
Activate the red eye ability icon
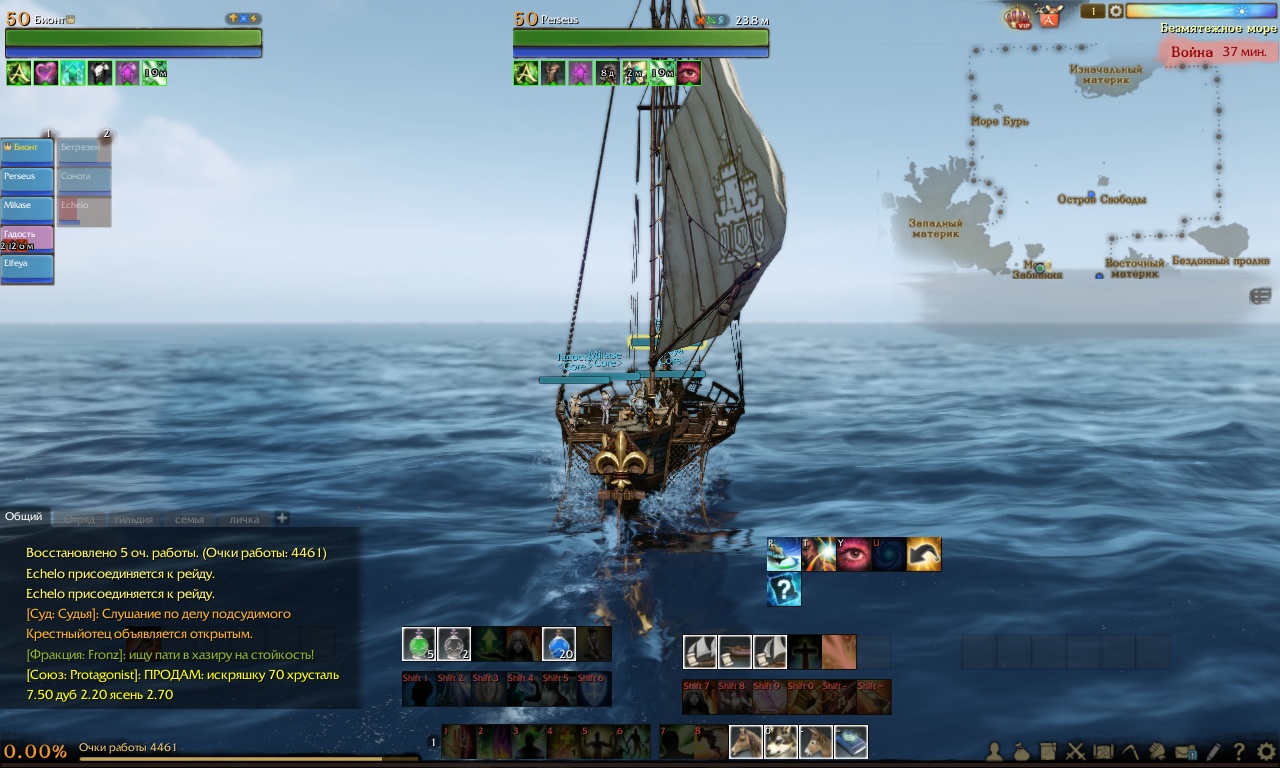pos(854,554)
